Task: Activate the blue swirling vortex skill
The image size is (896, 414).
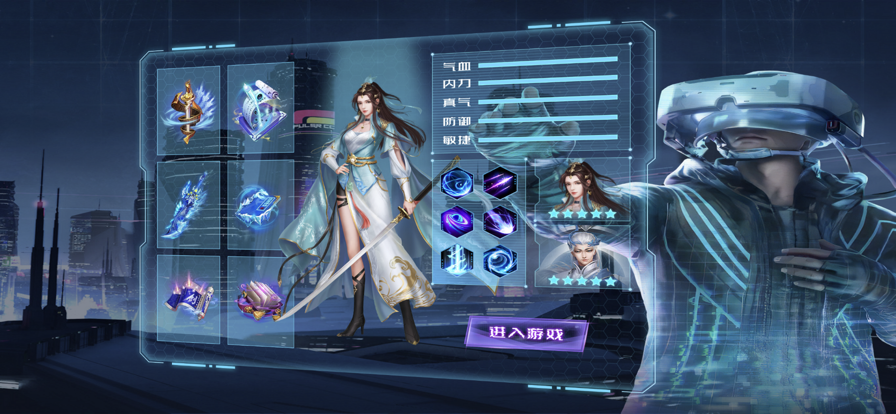Action: [457, 182]
